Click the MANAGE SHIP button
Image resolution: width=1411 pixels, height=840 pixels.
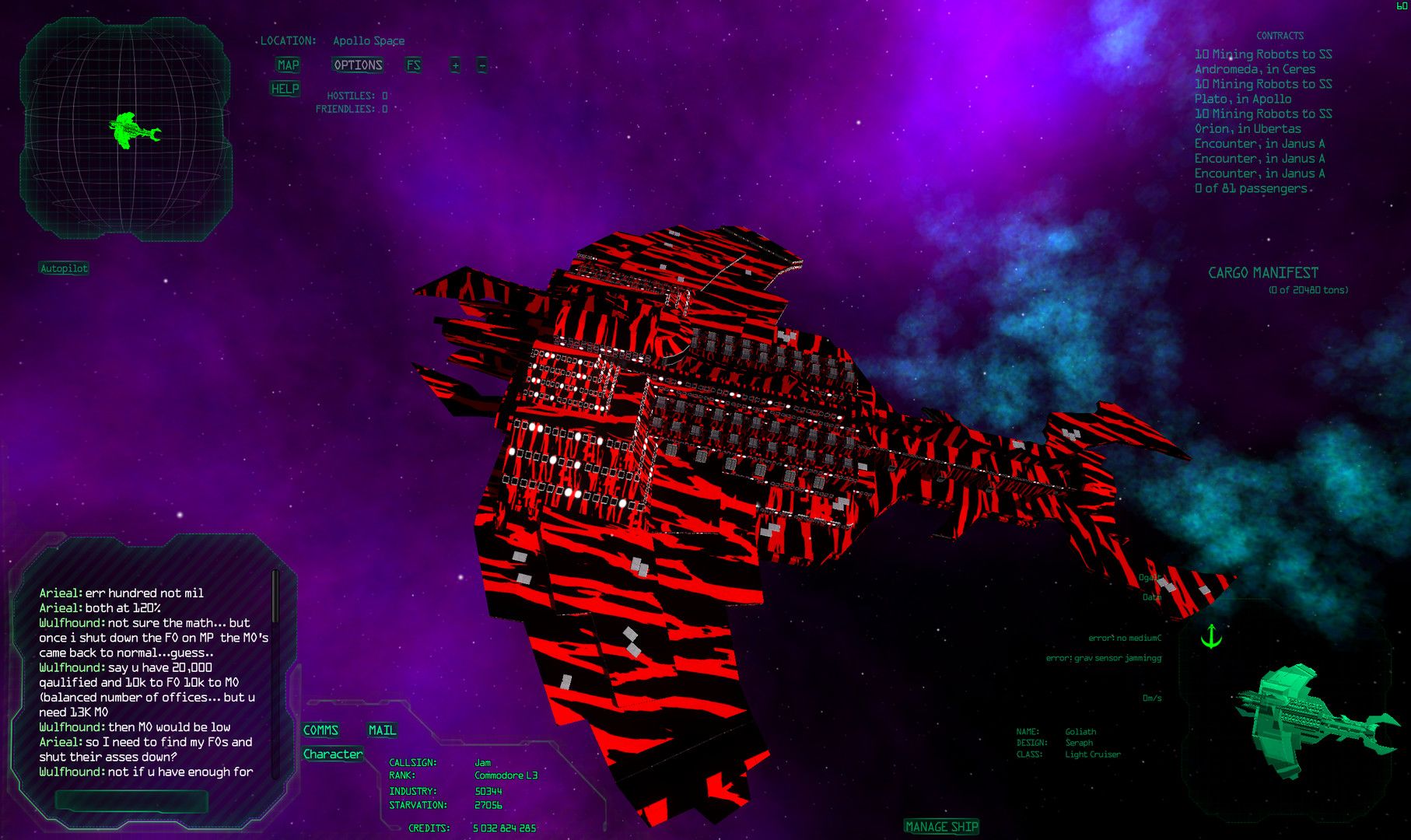(x=941, y=827)
